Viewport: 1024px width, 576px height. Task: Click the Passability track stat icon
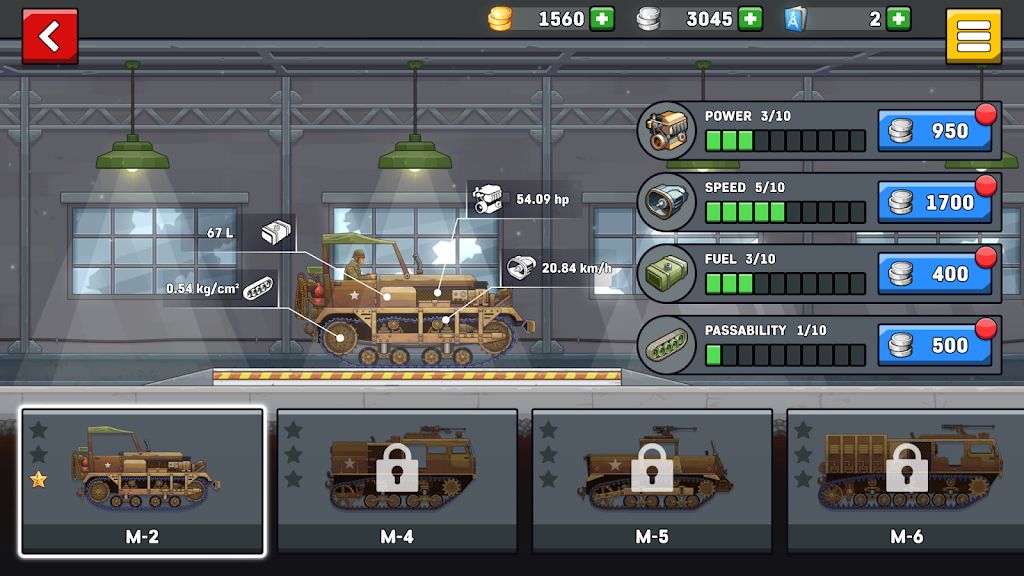pos(667,345)
